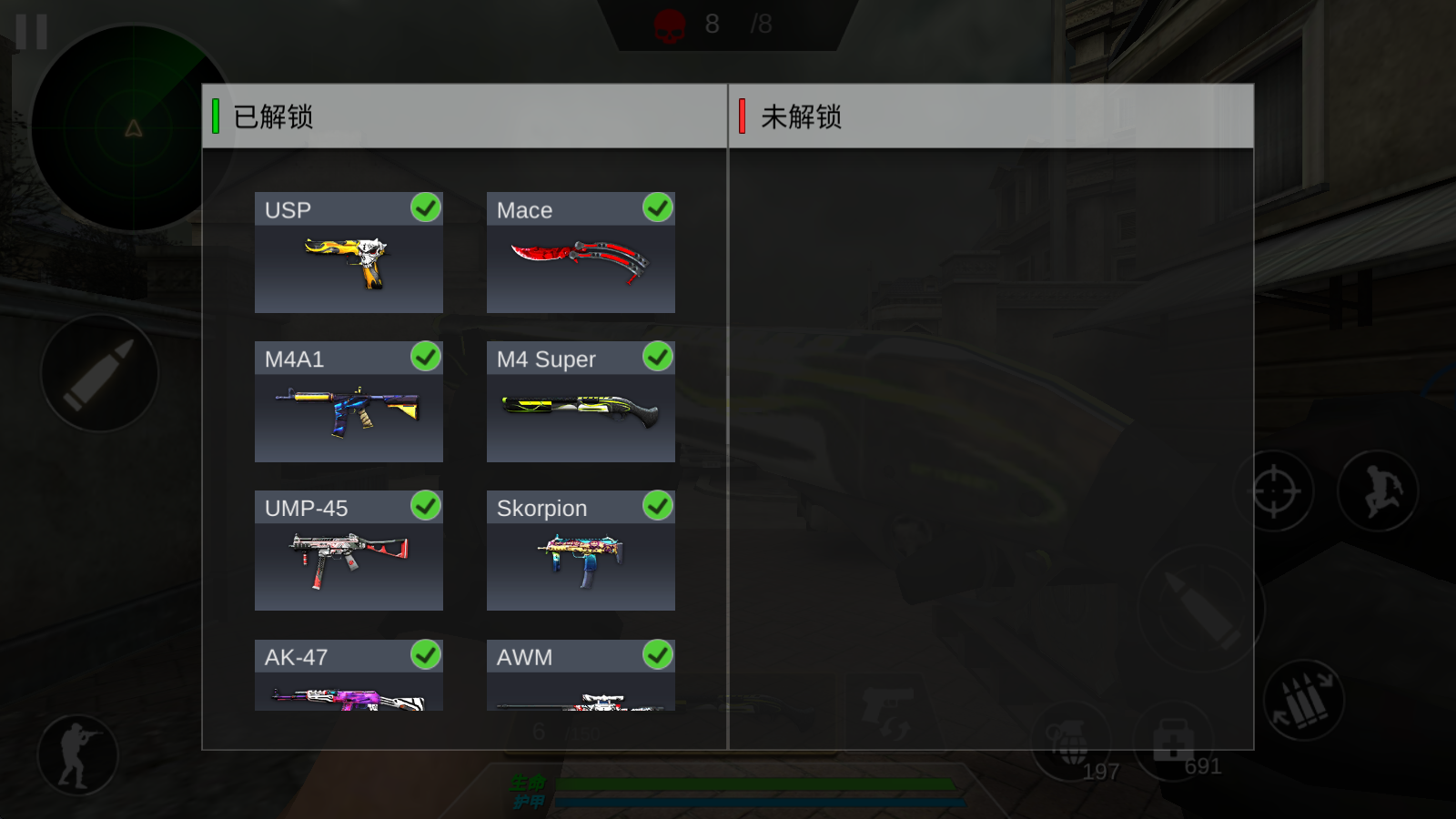Pick the M4A1 rifle card

point(349,402)
